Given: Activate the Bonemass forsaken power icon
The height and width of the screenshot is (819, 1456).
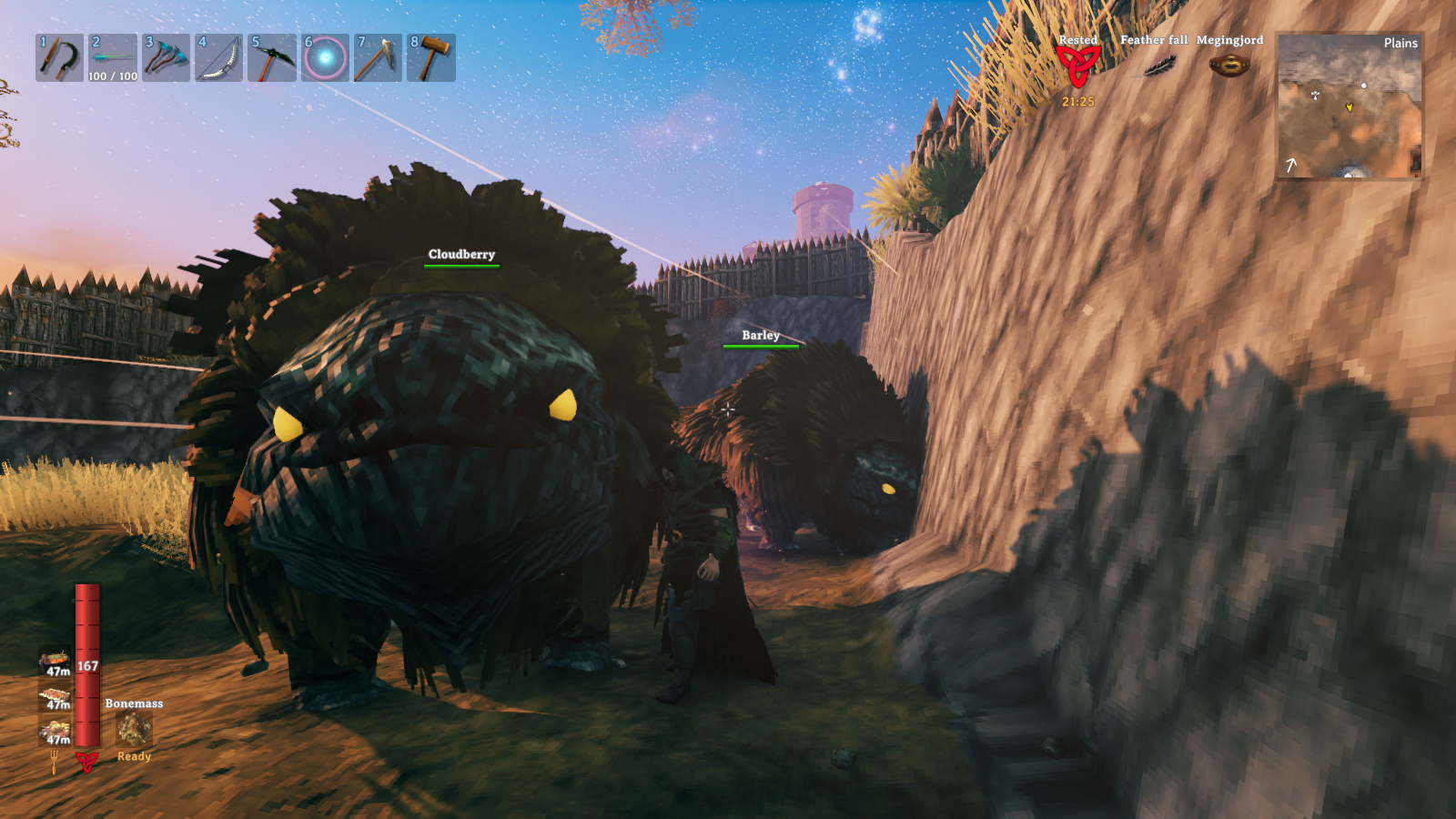Looking at the screenshot, I should click(134, 729).
